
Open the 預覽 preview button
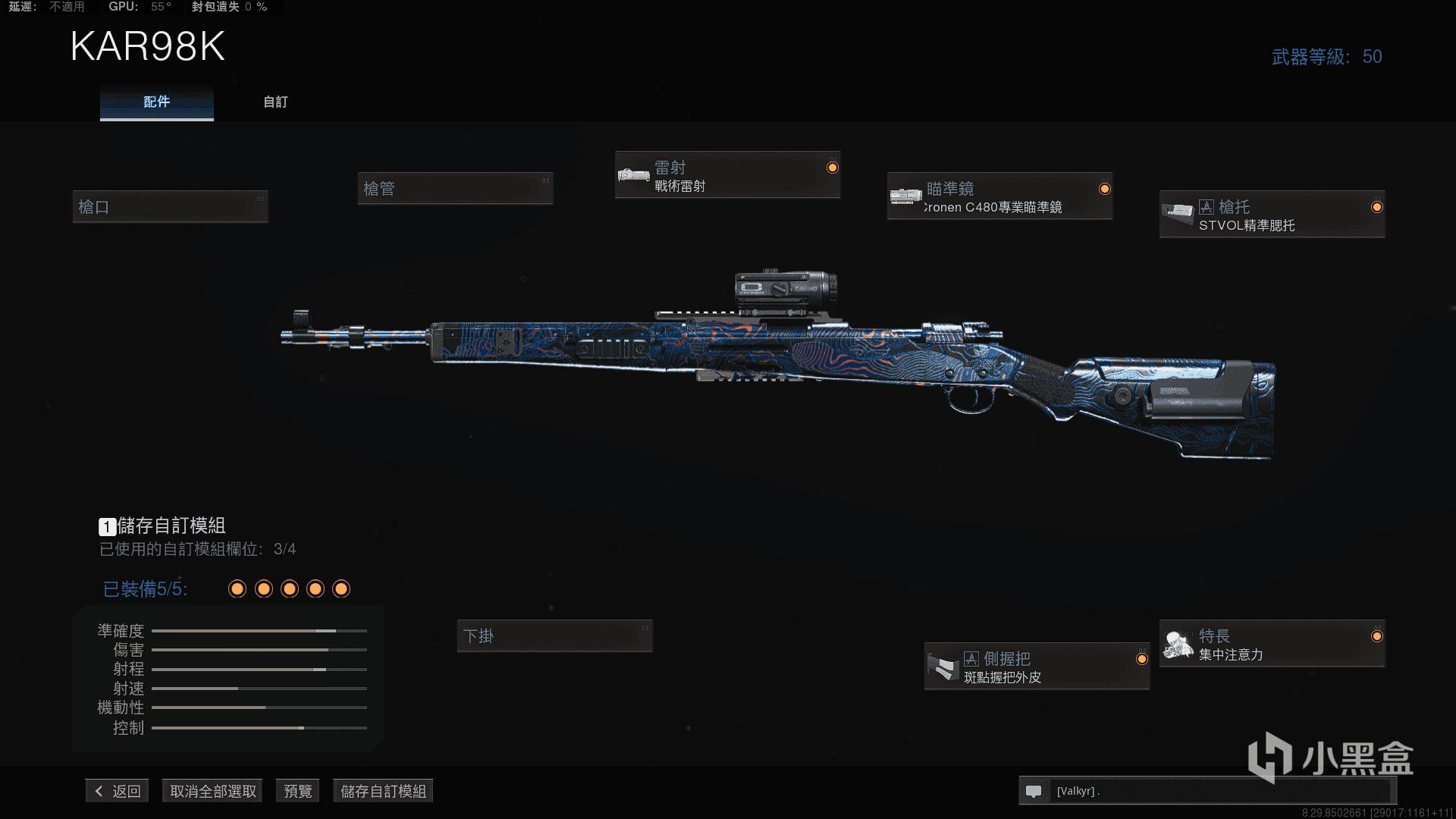(x=297, y=791)
